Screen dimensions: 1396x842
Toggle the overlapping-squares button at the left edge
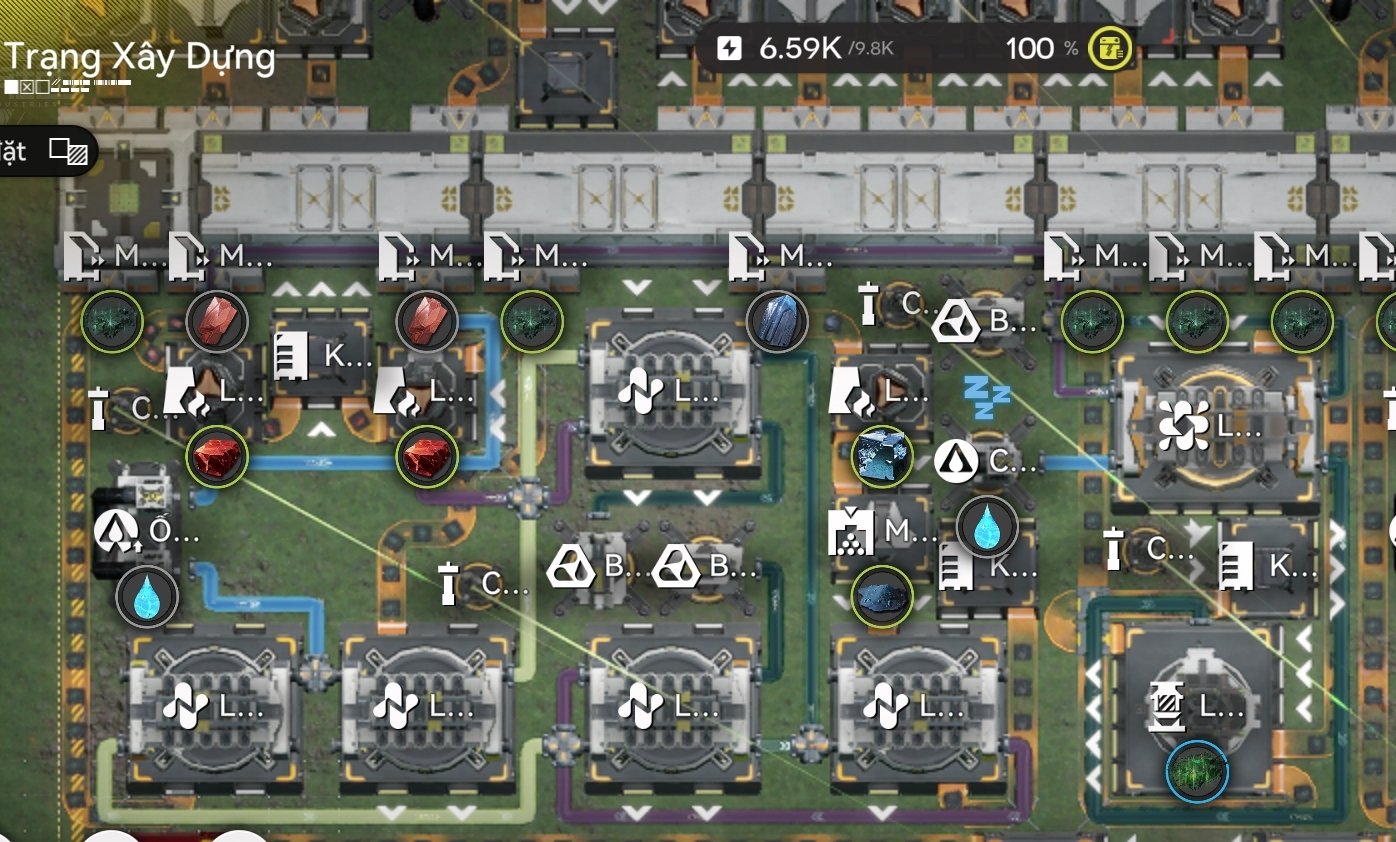pyautogui.click(x=69, y=152)
